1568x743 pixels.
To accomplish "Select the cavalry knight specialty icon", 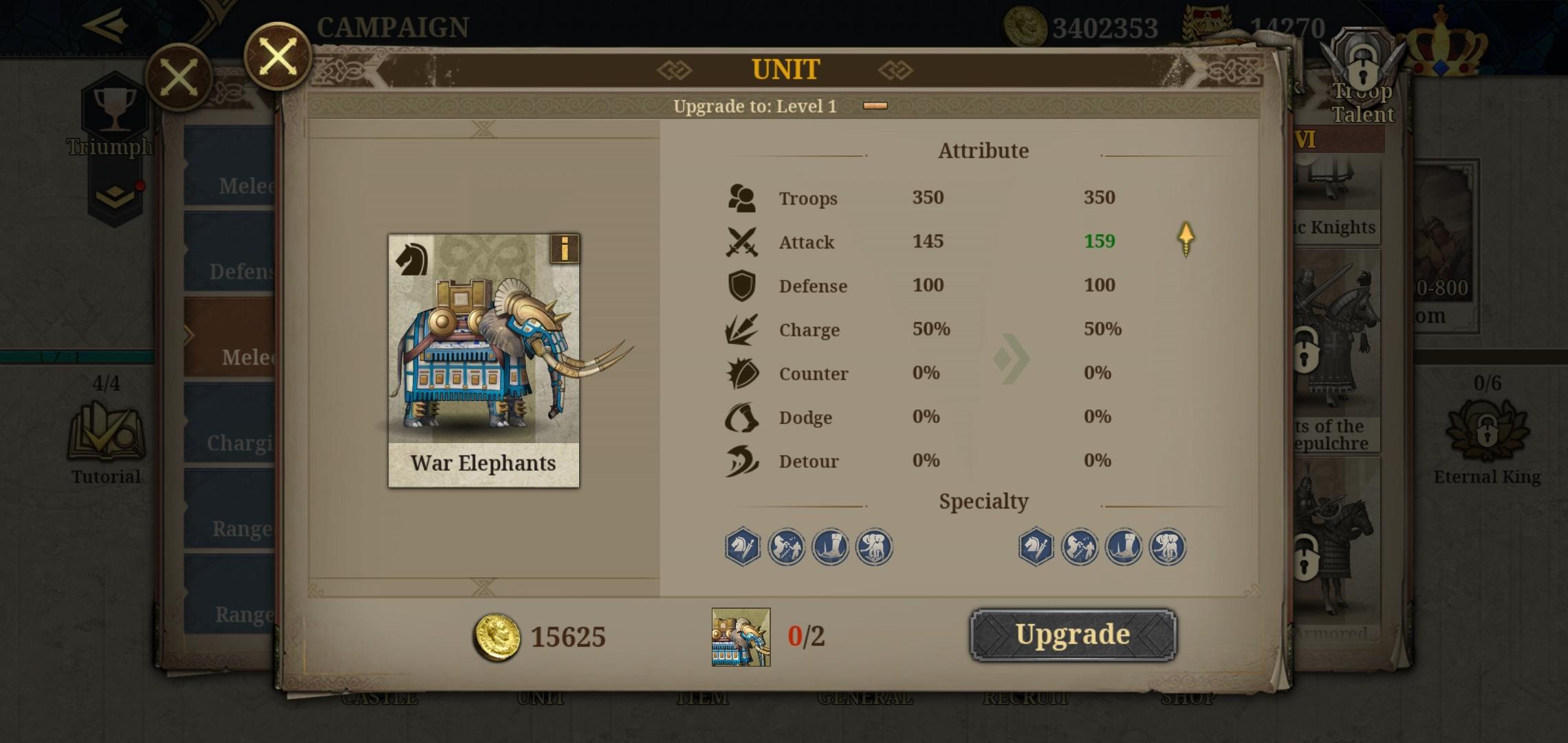I will point(742,546).
